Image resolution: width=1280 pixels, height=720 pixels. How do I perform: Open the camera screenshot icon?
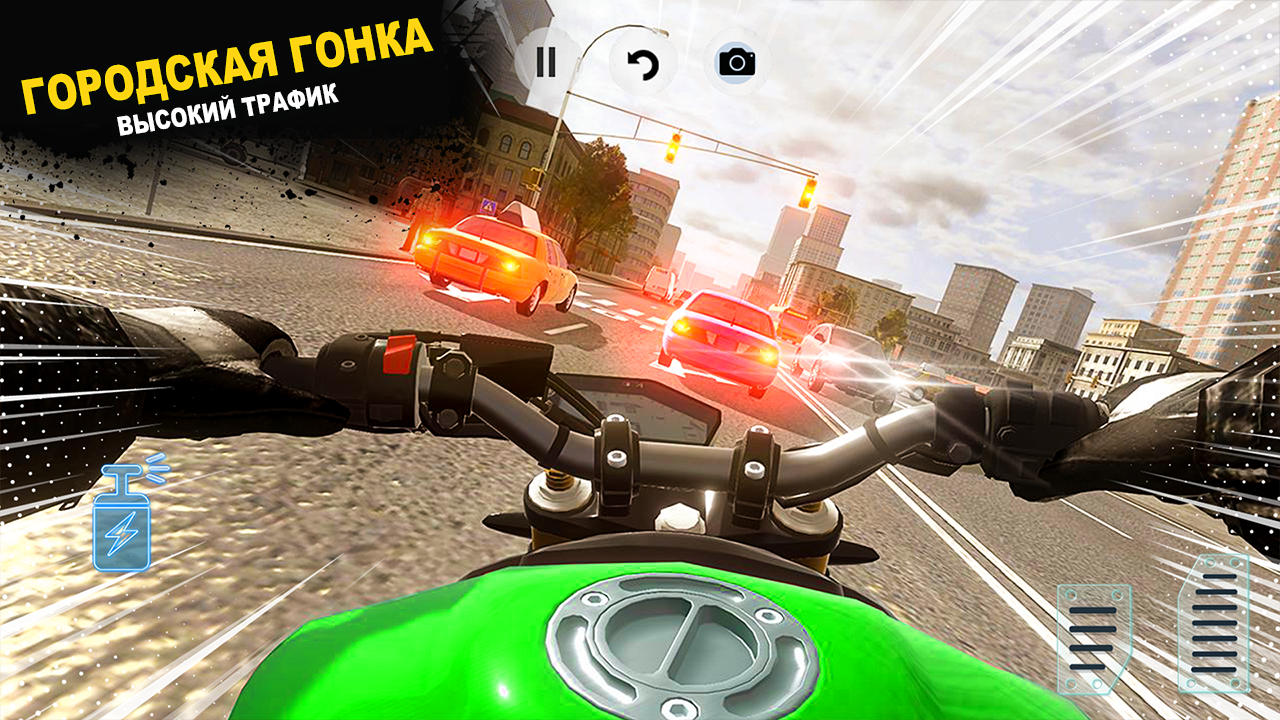pos(738,64)
